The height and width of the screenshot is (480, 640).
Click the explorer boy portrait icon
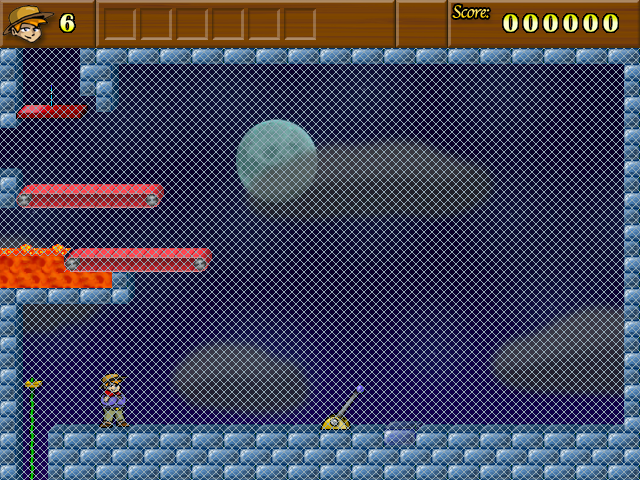click(27, 23)
